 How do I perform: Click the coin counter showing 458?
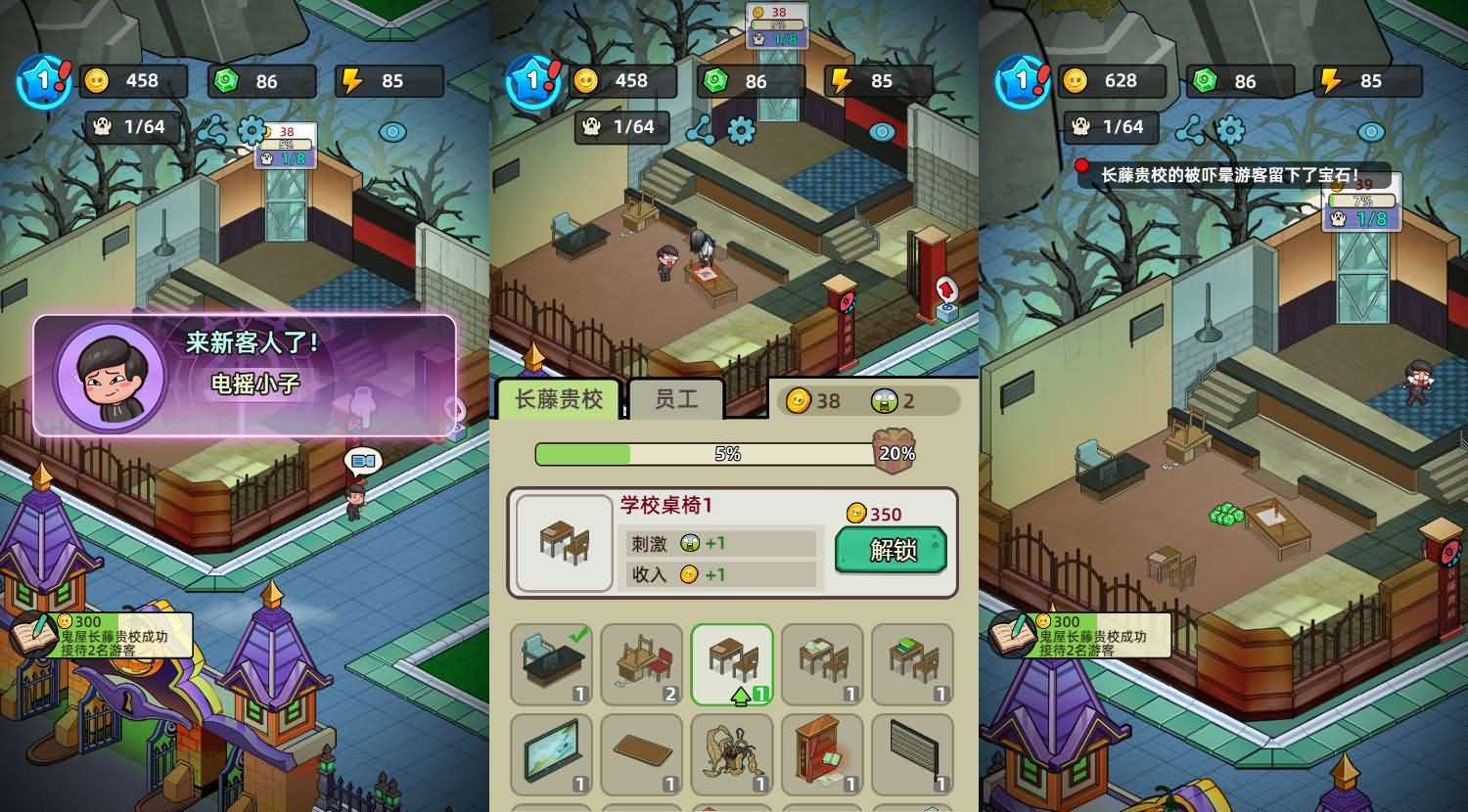click(621, 82)
